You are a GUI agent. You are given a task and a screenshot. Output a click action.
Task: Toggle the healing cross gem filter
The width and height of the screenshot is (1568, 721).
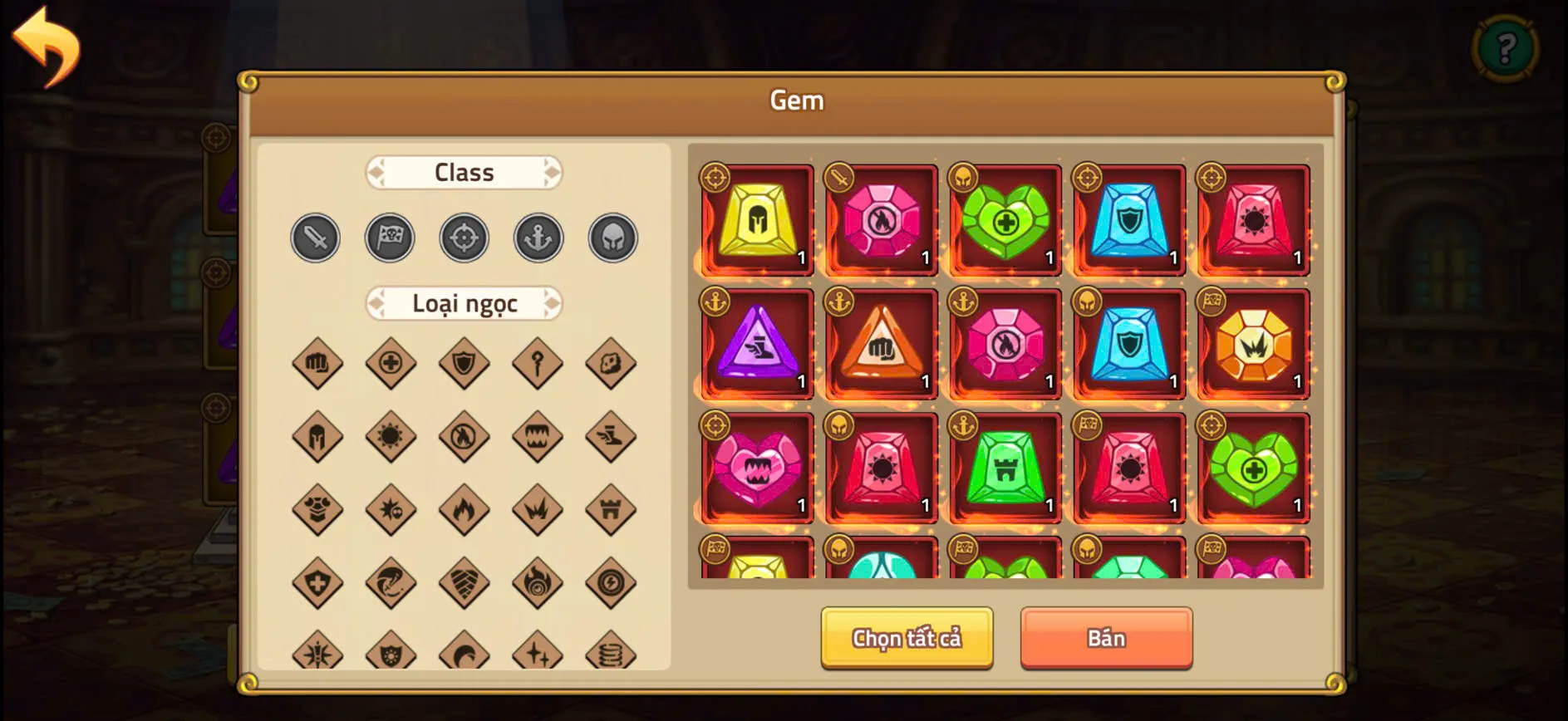tap(390, 363)
